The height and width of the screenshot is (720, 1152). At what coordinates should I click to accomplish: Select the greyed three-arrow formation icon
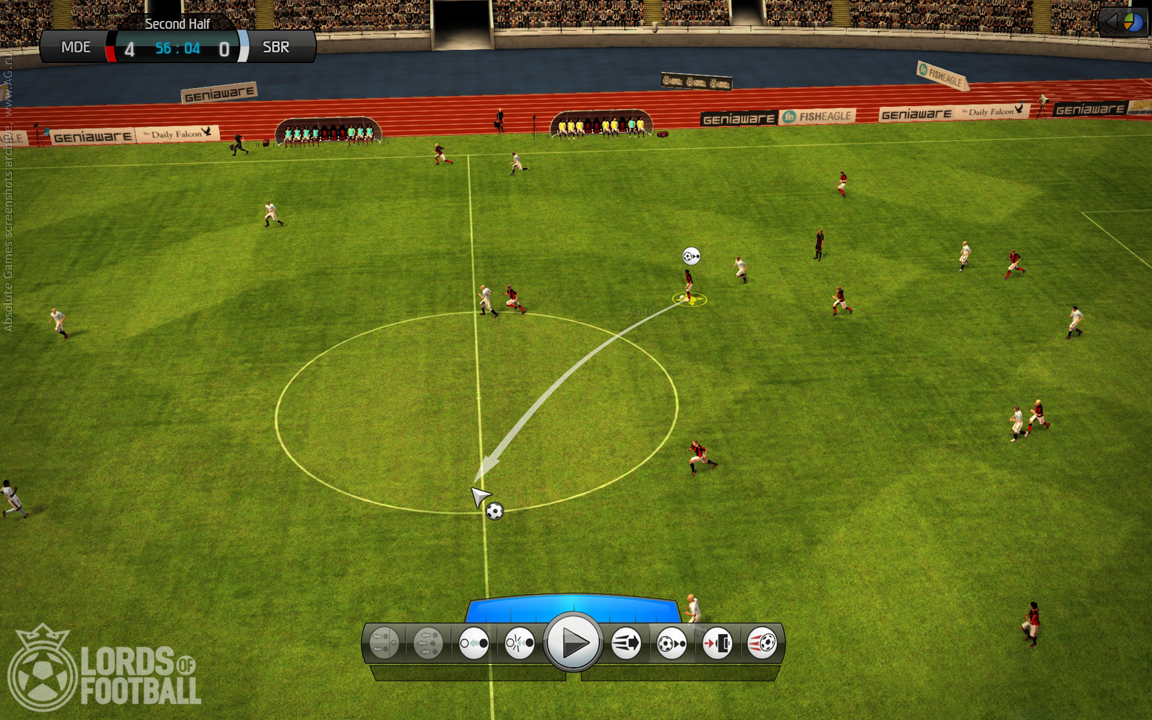[x=428, y=643]
